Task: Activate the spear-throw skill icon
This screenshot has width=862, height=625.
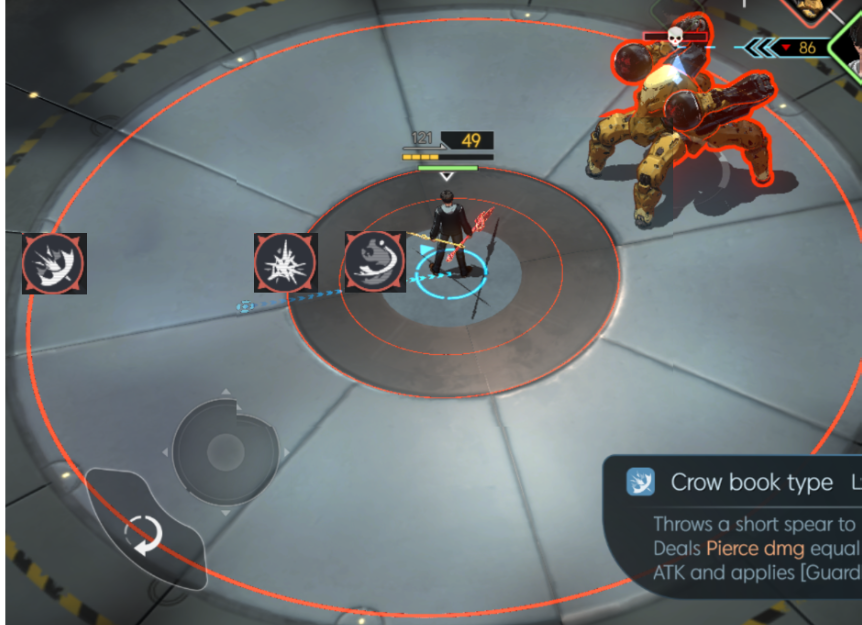Action: (x=54, y=264)
